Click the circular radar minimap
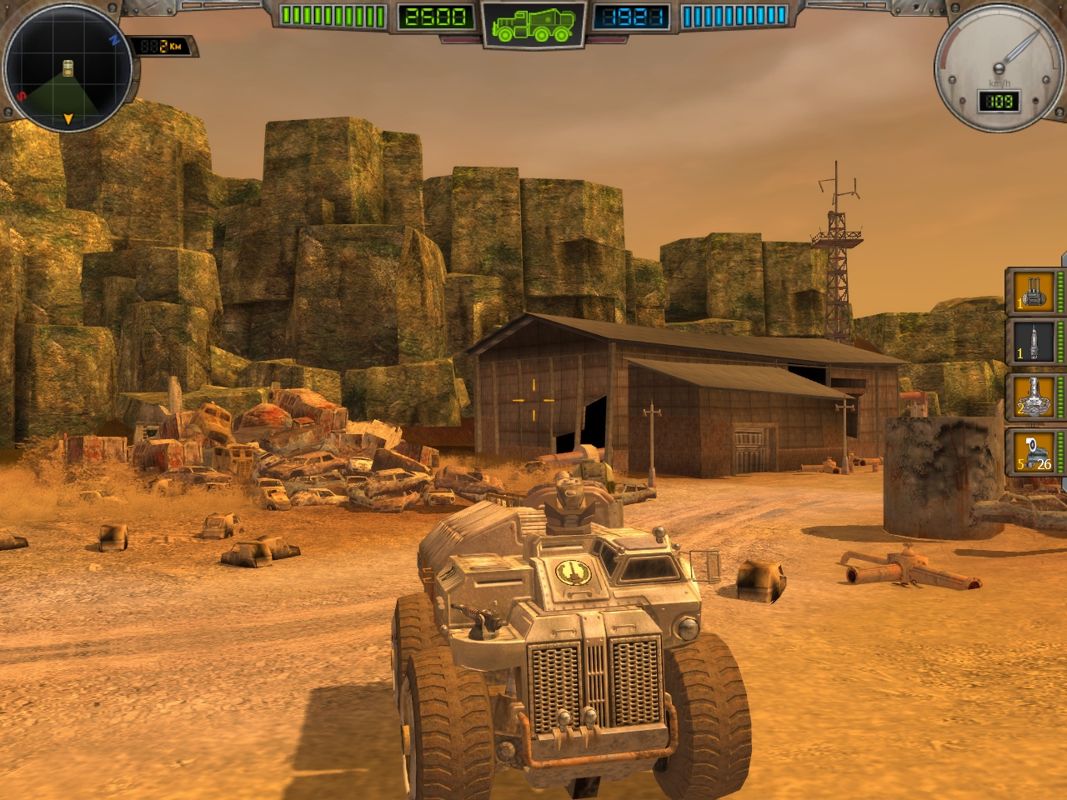 [x=68, y=68]
